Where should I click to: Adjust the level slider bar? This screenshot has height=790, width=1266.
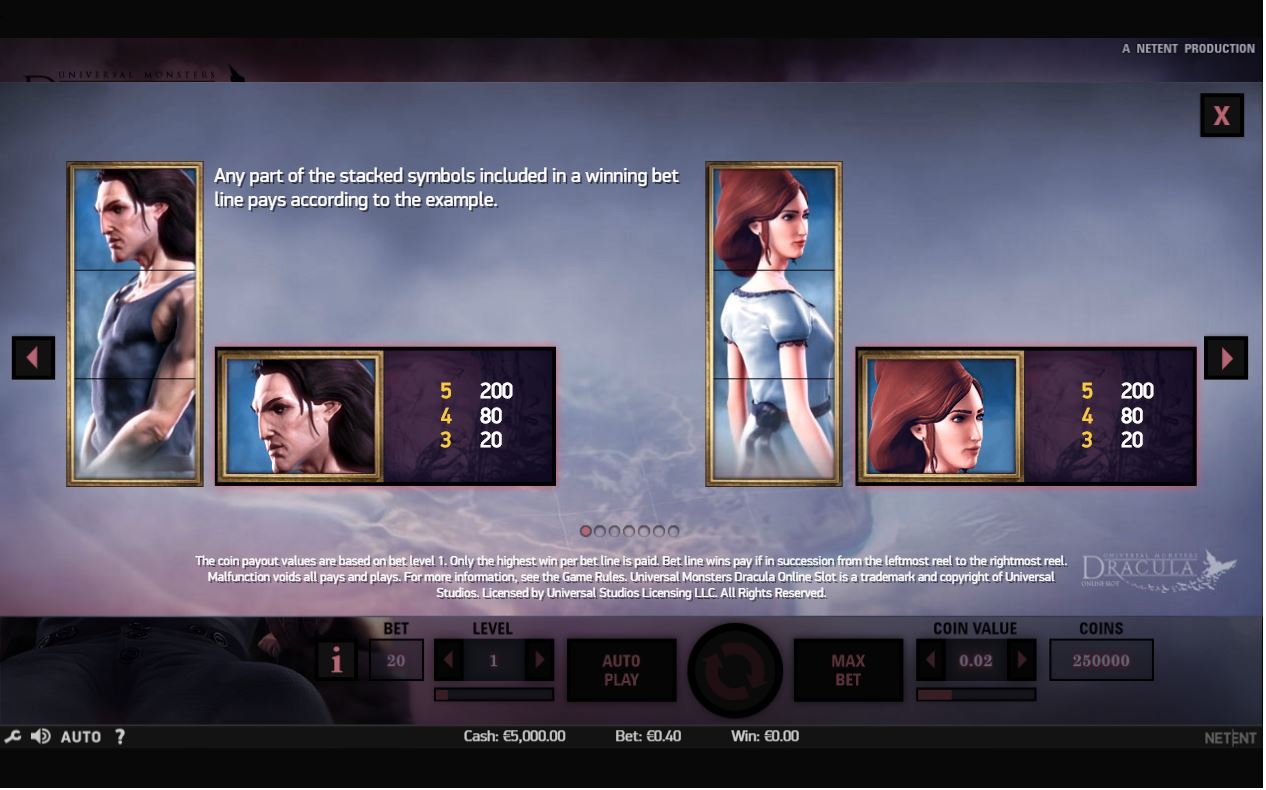[x=494, y=694]
